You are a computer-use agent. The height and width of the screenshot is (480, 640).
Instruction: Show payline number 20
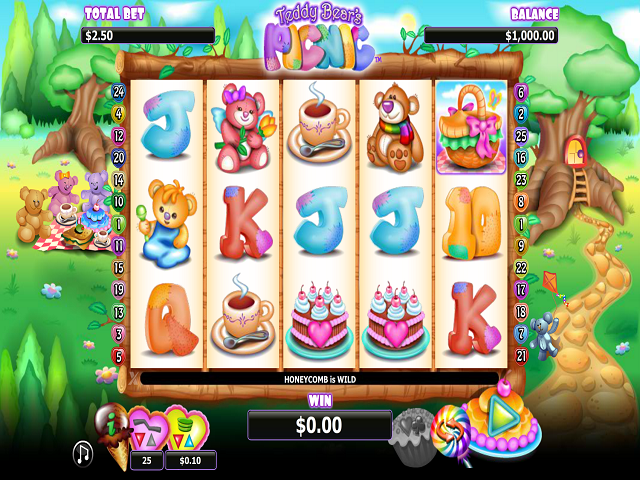click(x=119, y=157)
